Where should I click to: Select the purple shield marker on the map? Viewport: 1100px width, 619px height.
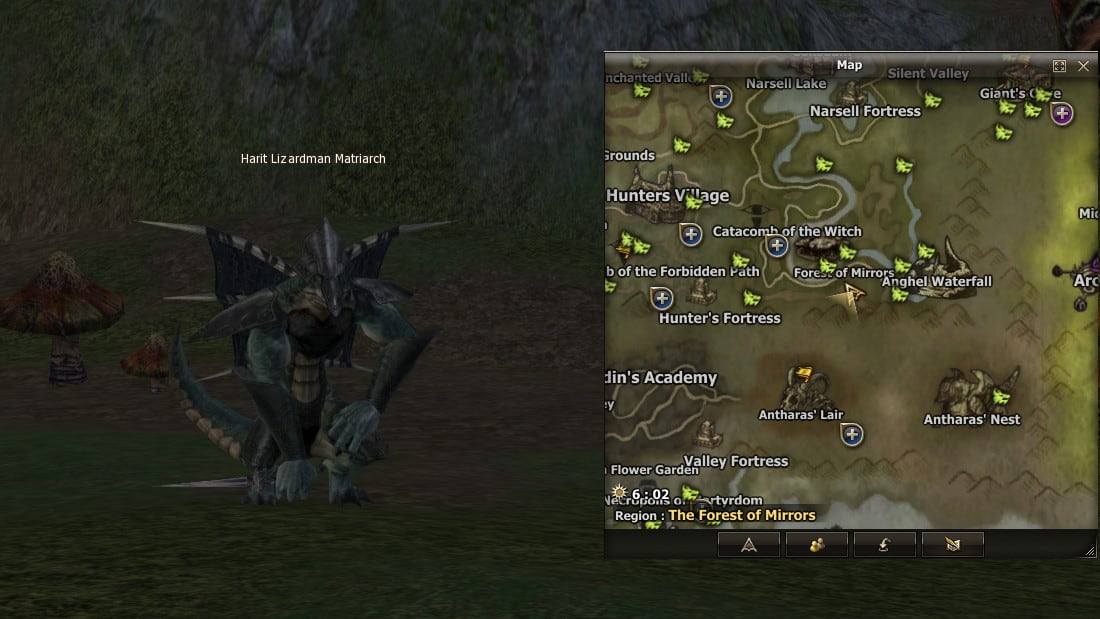tap(1062, 114)
